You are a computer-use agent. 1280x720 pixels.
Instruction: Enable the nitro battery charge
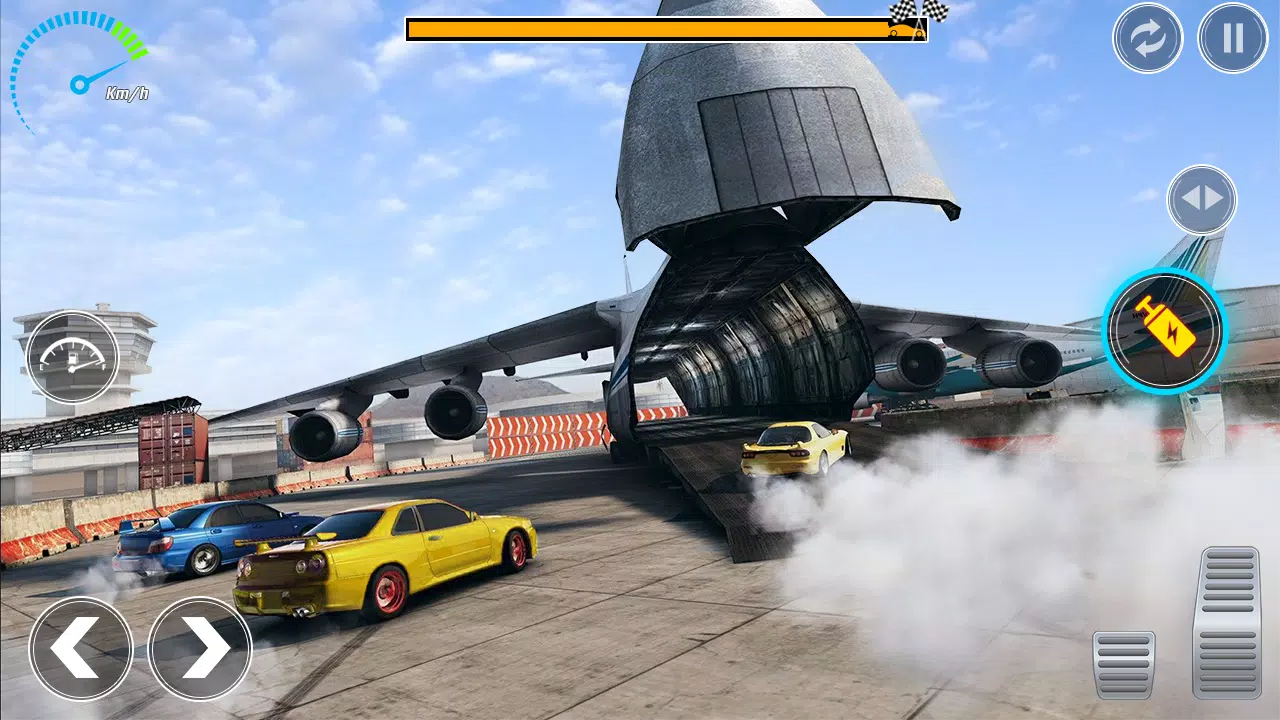[x=1163, y=332]
